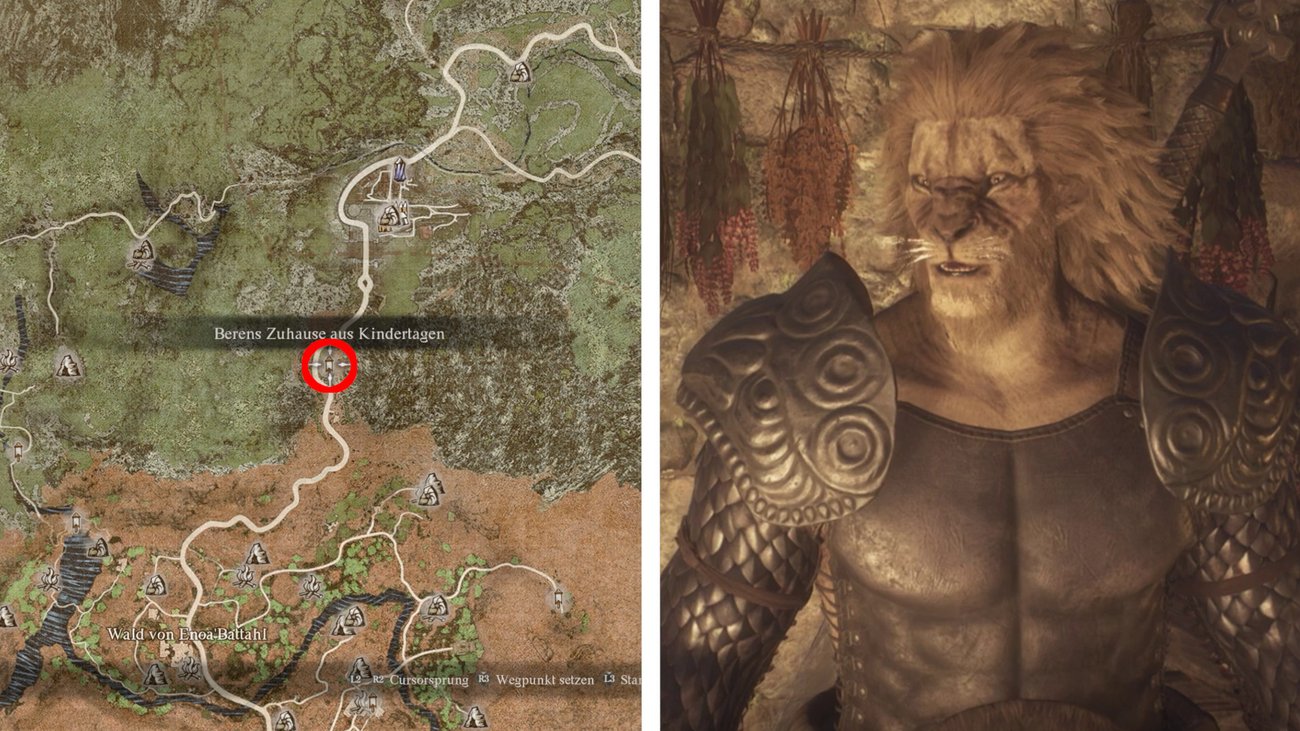Click the purple portcrystal map marker
The width and height of the screenshot is (1300, 731).
coord(401,171)
